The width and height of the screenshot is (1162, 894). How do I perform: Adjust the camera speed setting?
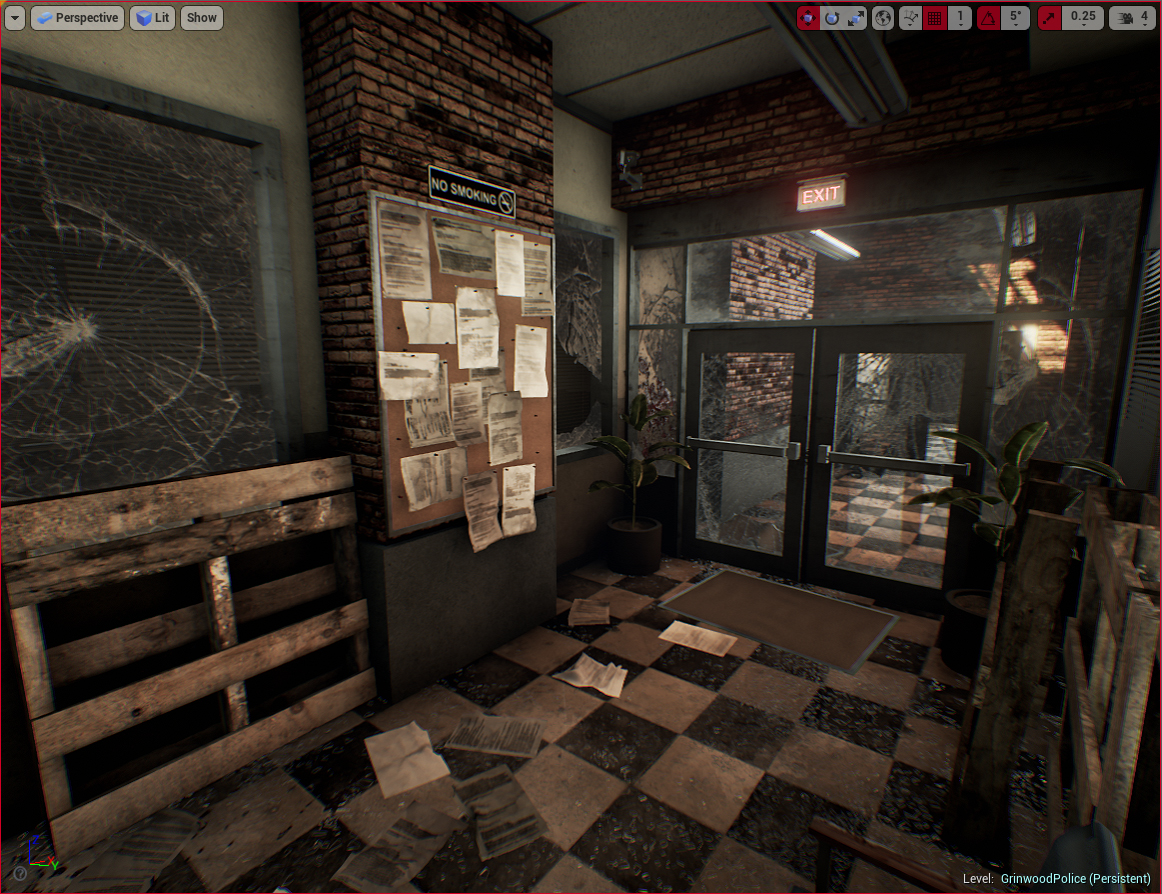coord(1133,17)
